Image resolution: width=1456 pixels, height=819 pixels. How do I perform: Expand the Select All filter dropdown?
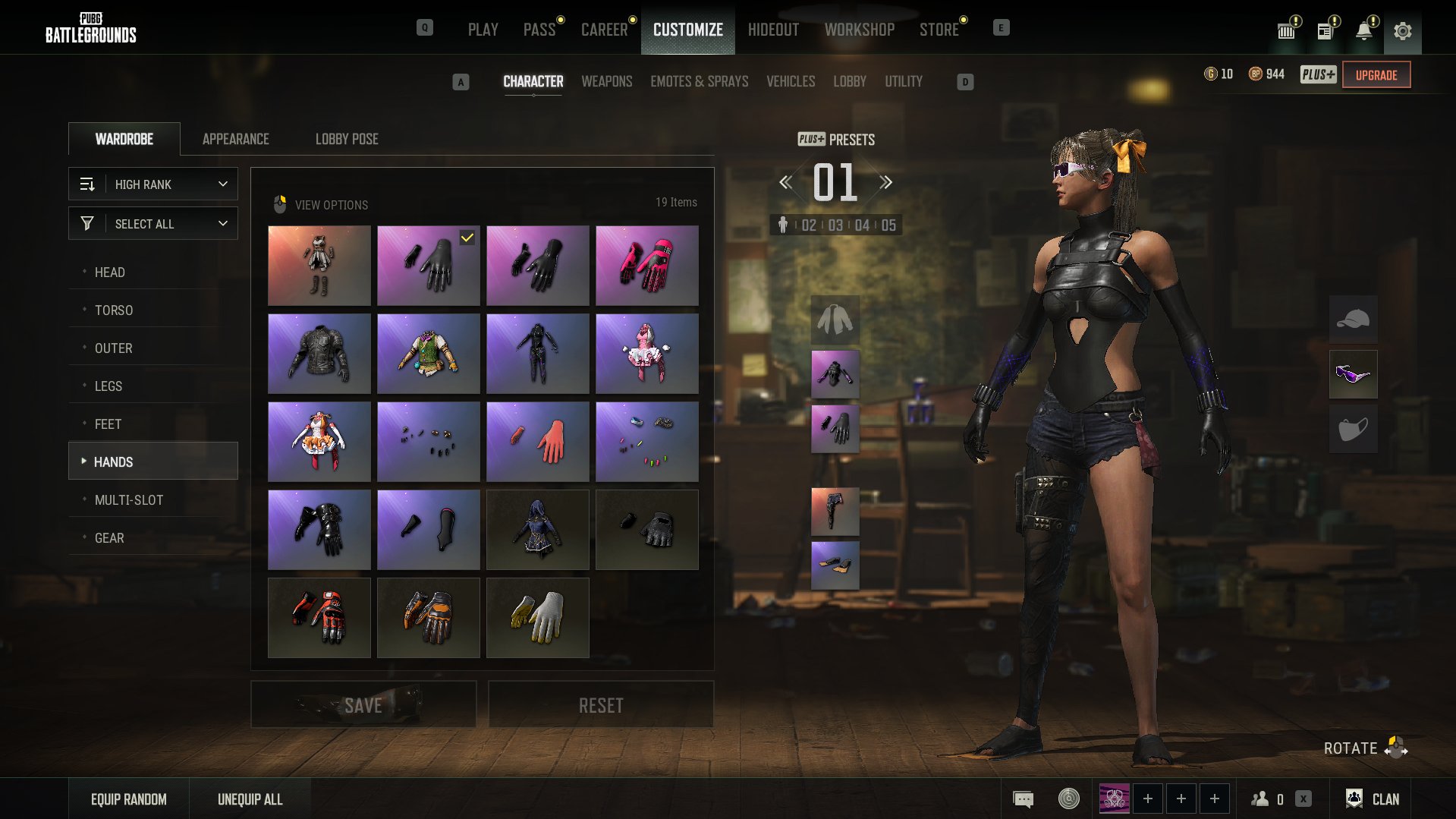coord(153,223)
